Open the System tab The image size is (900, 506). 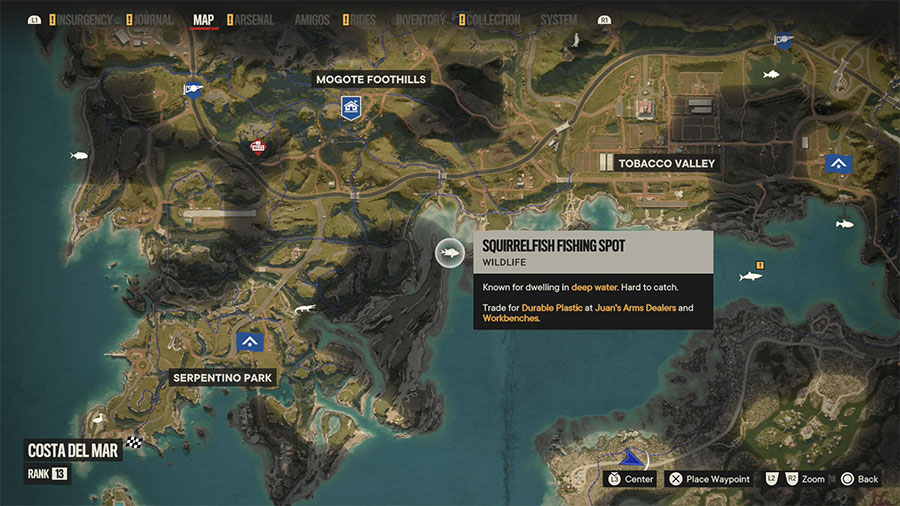coord(558,20)
